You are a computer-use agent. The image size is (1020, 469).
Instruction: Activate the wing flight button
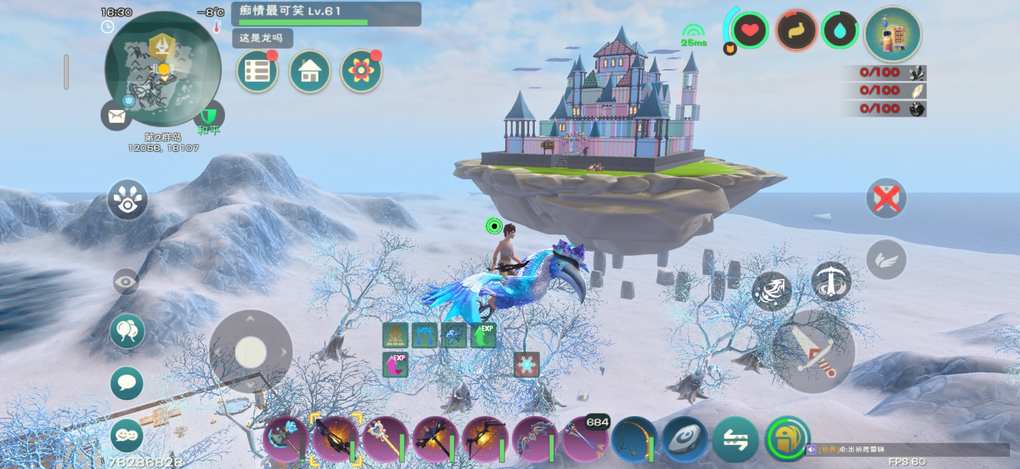tap(886, 259)
